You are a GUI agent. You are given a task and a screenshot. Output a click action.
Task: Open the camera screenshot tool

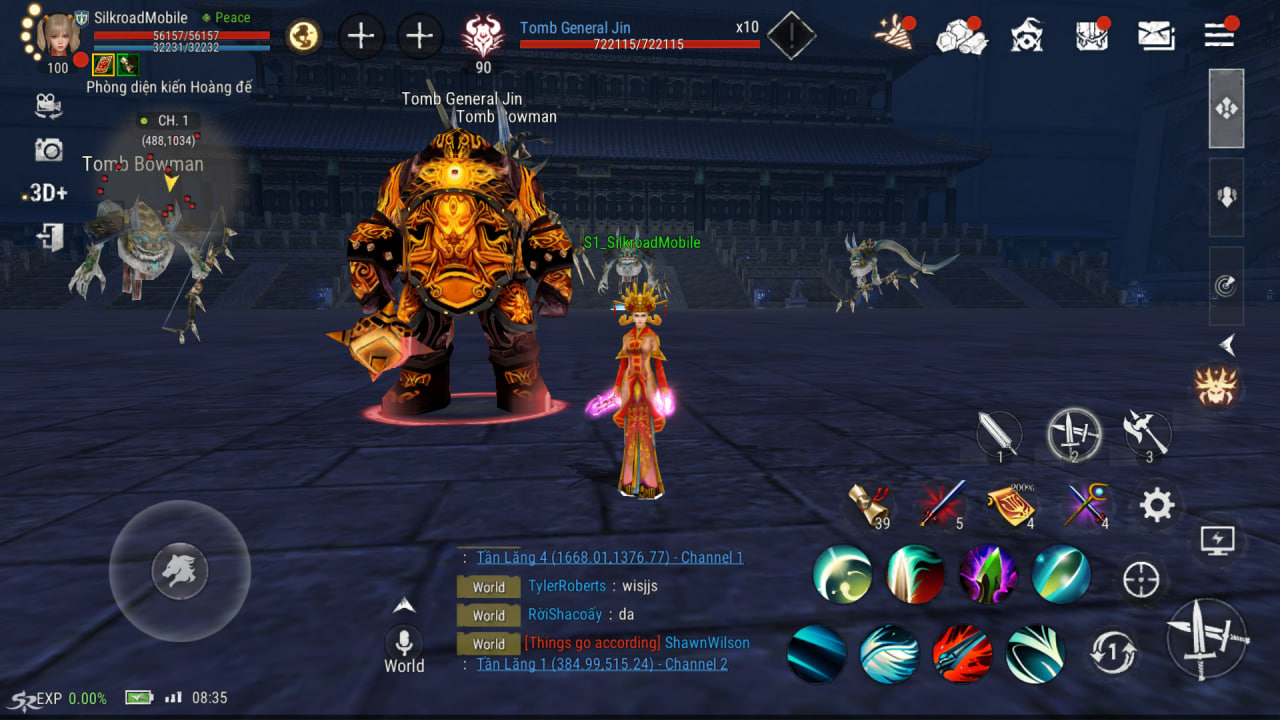[48, 150]
